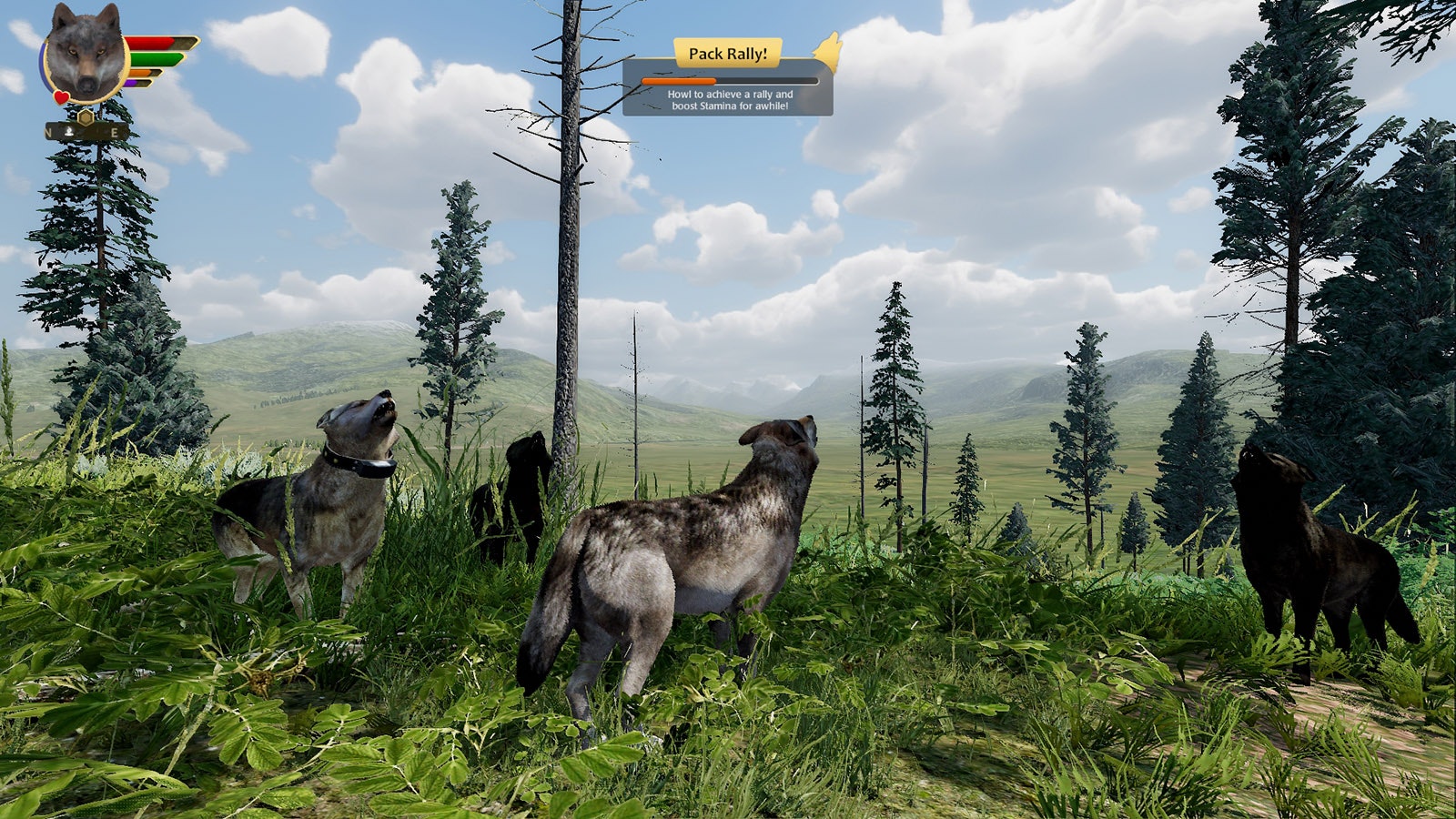The width and height of the screenshot is (1456, 819).
Task: Toggle the purple scent meter bar
Action: 132,83
